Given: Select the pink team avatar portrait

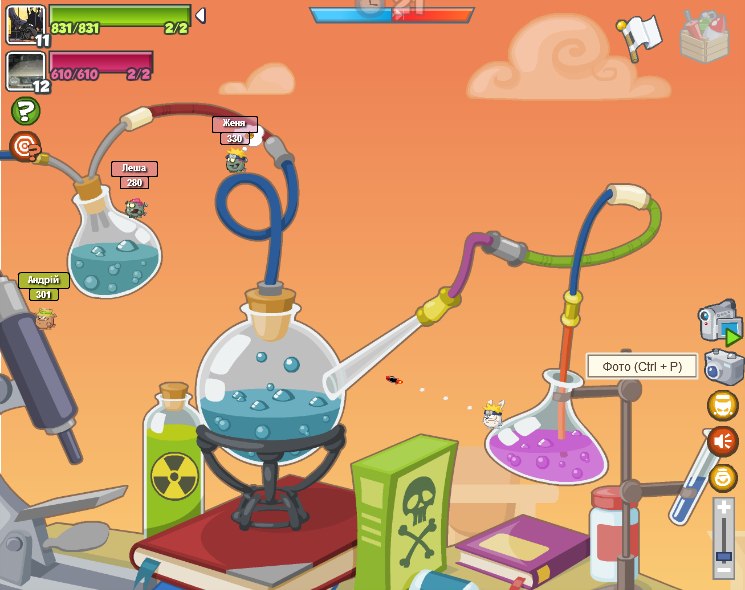Looking at the screenshot, I should click(x=25, y=71).
